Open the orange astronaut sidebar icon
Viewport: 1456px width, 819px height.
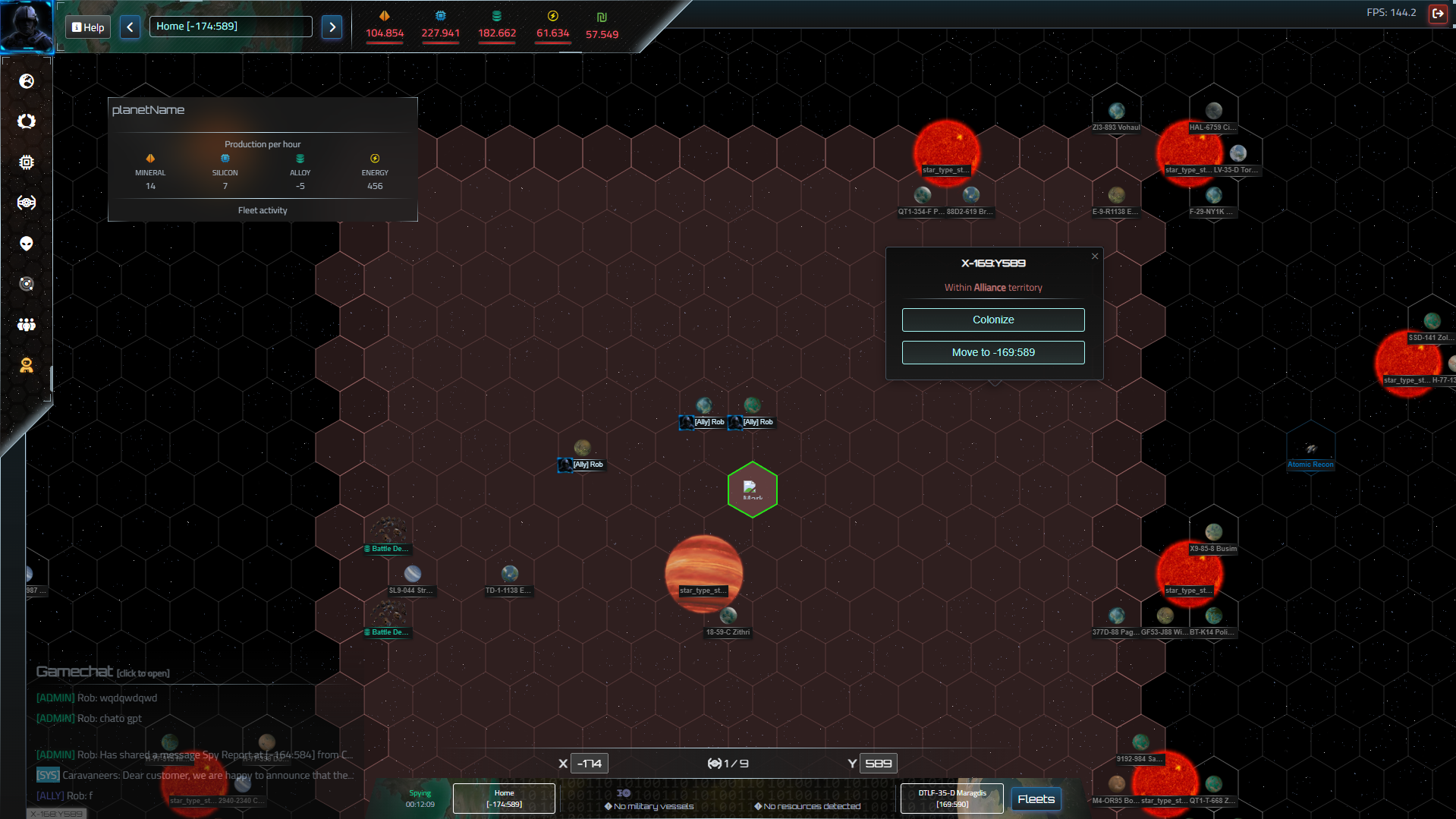tap(27, 366)
